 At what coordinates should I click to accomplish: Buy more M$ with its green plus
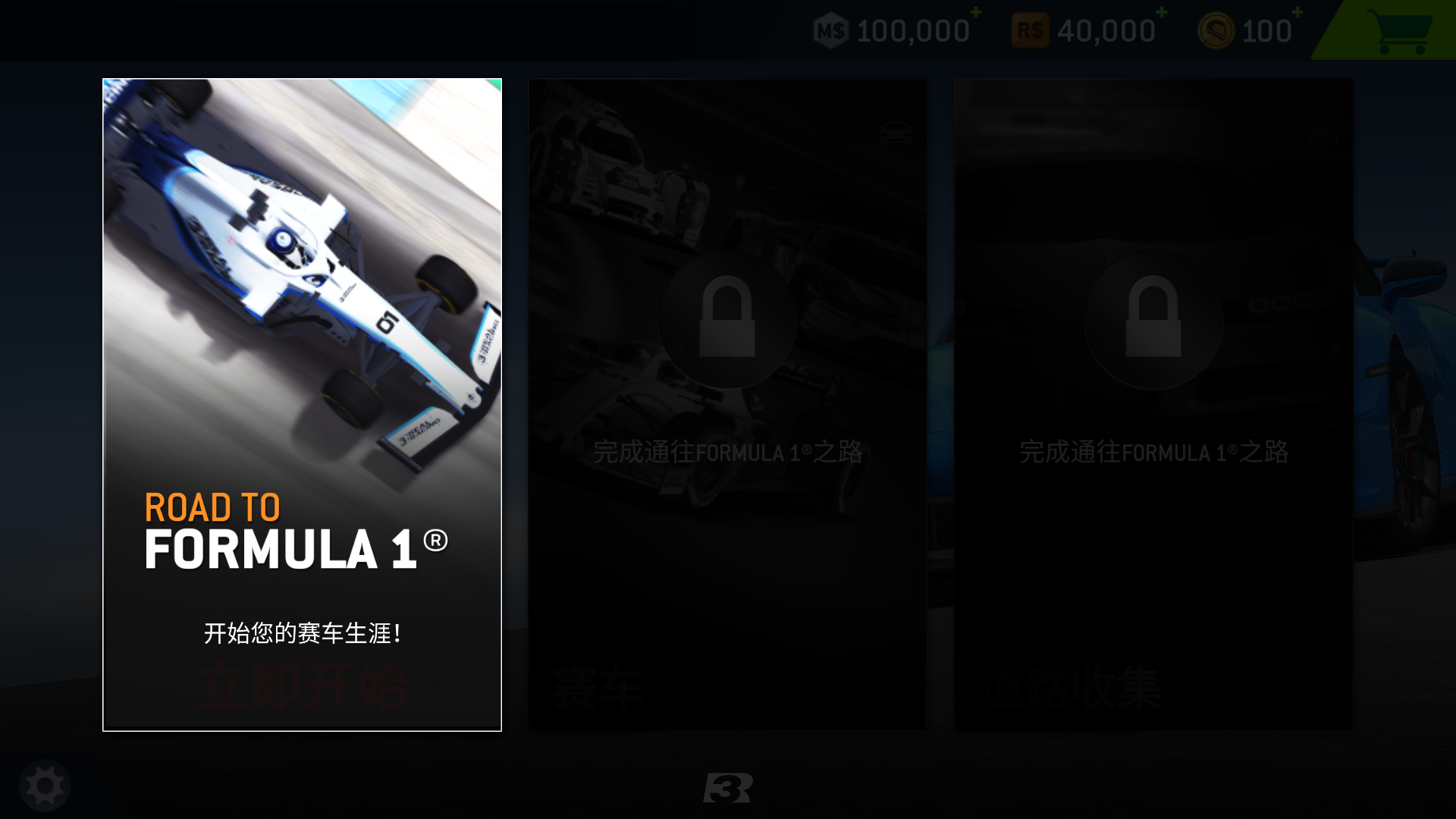coord(974,14)
